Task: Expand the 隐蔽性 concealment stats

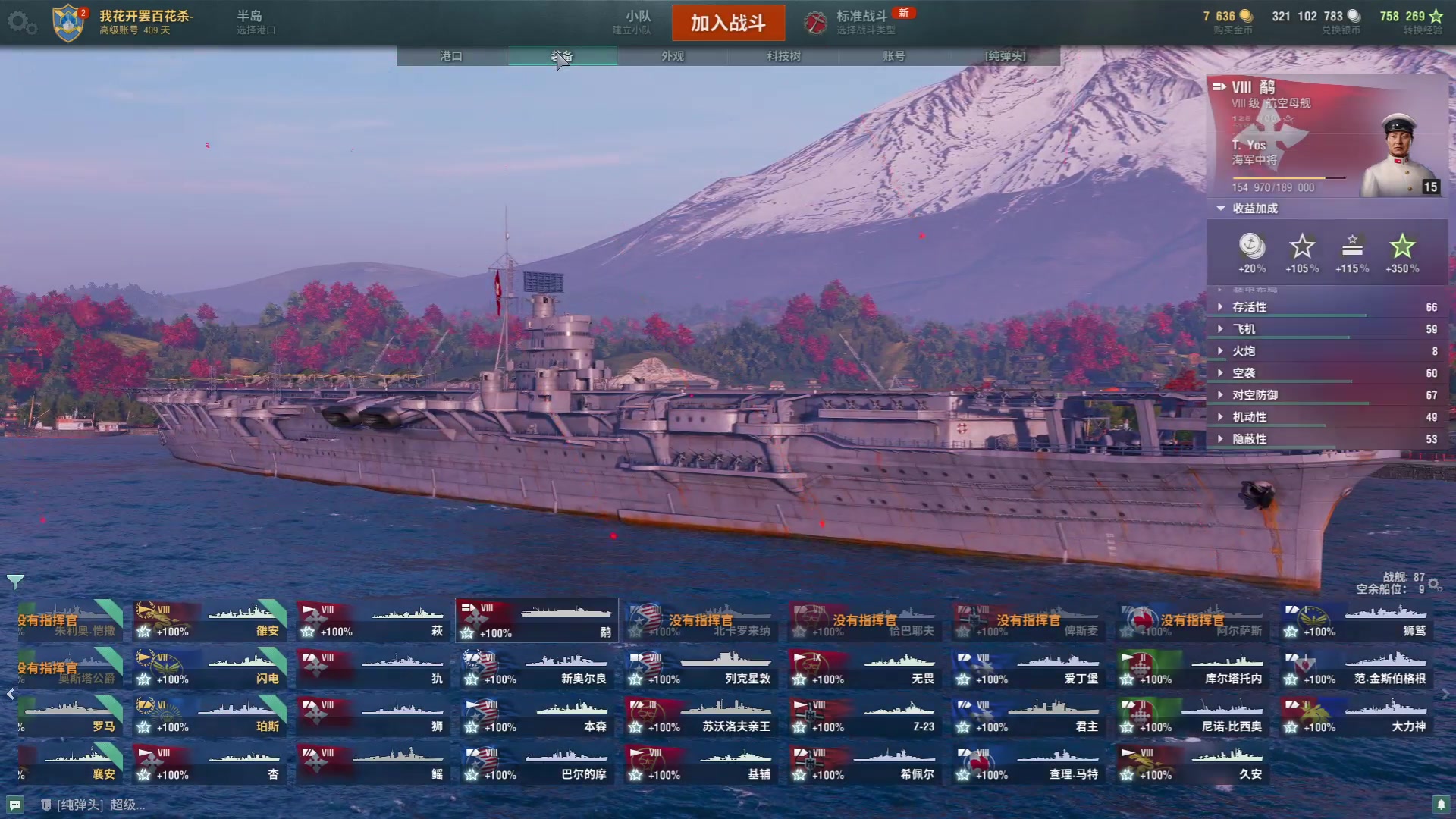Action: pyautogui.click(x=1249, y=439)
